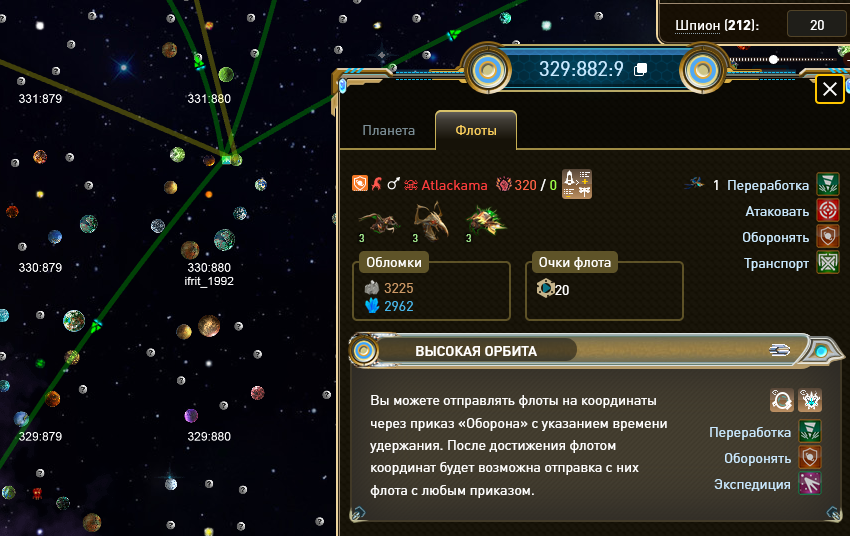
Task: Open player Atlackama's name link
Action: [x=454, y=184]
